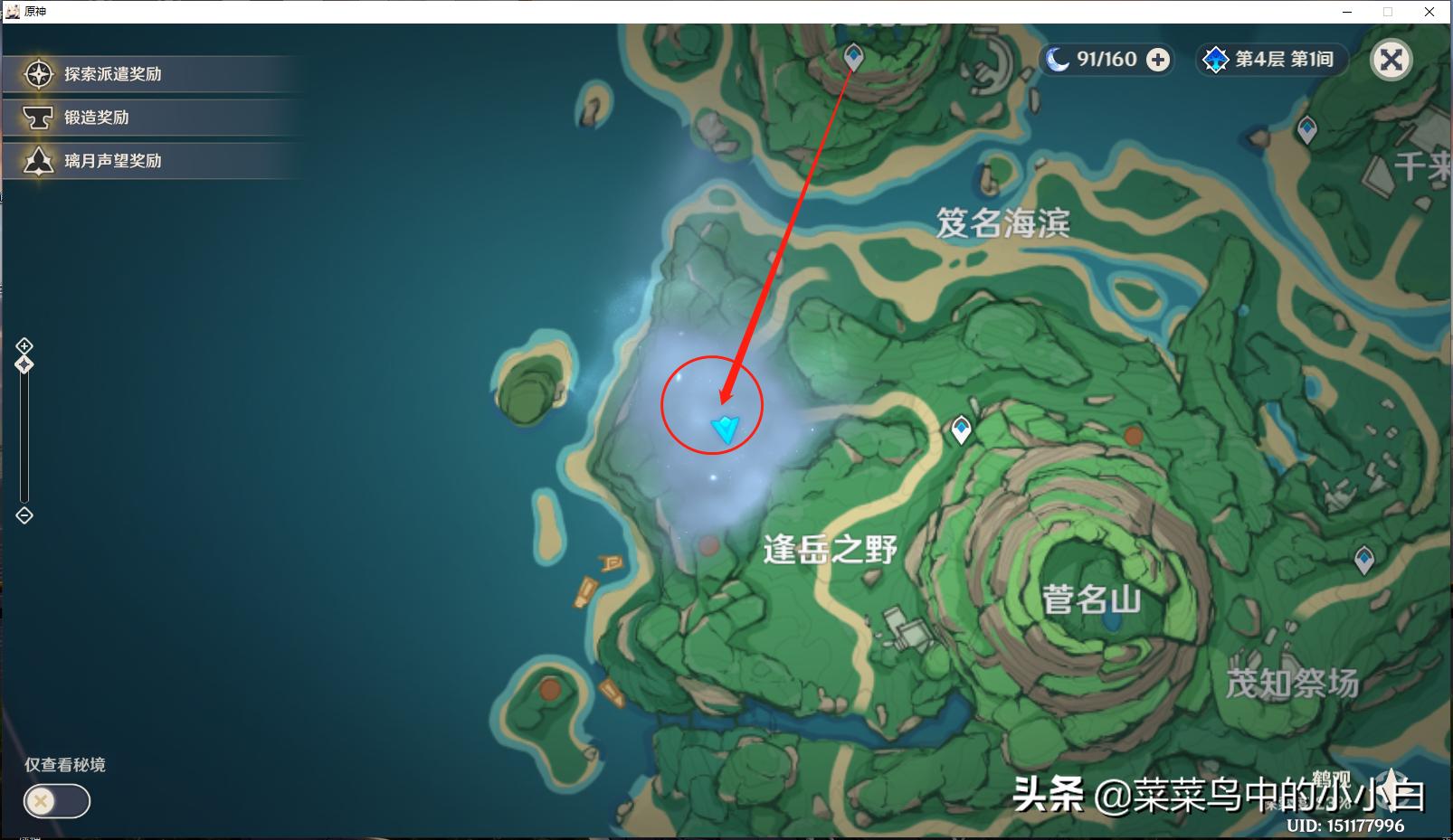Click the map zoom slider handle
This screenshot has width=1453, height=840.
tap(24, 364)
